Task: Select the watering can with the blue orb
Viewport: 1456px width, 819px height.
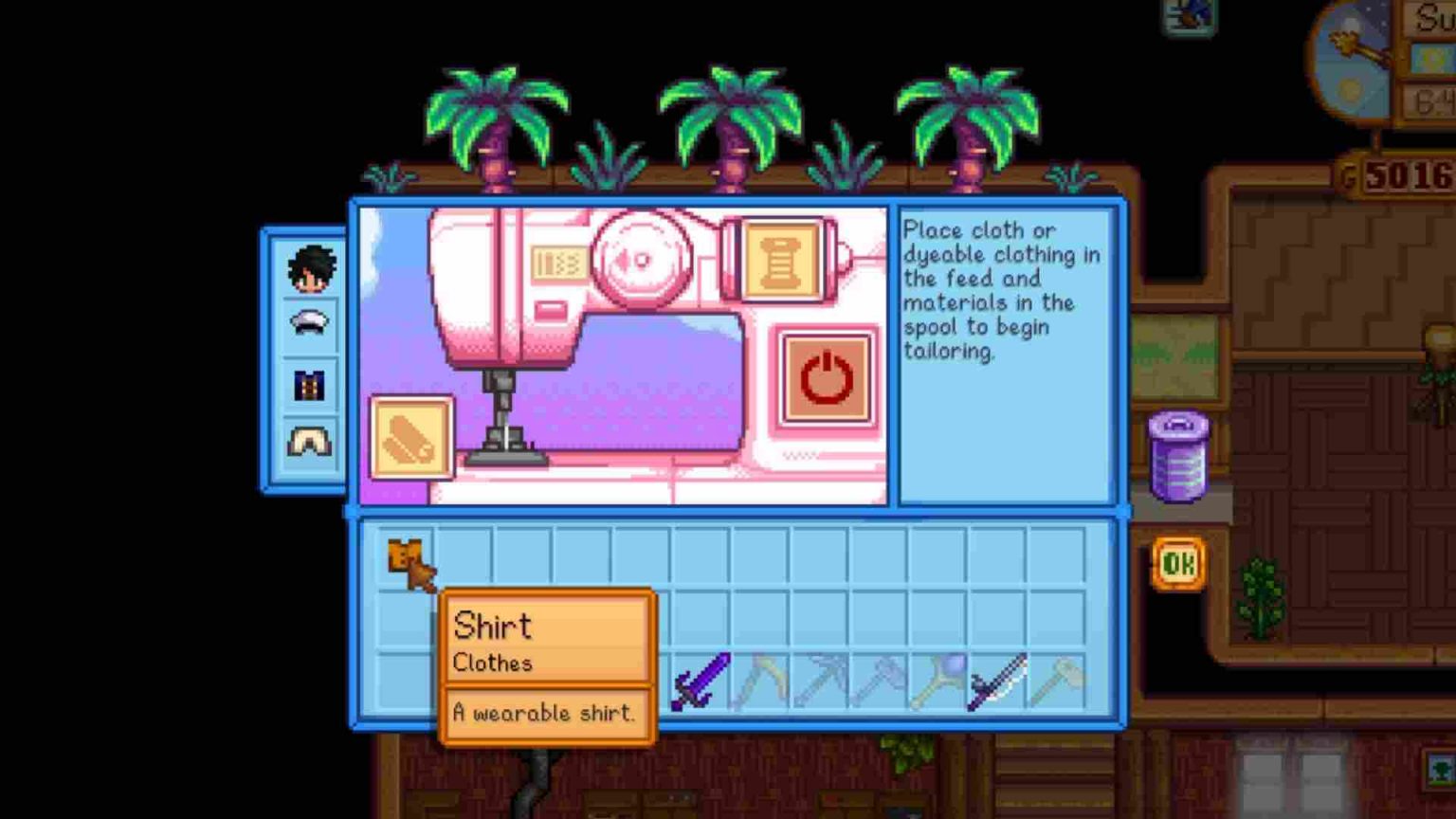Action: (x=940, y=684)
